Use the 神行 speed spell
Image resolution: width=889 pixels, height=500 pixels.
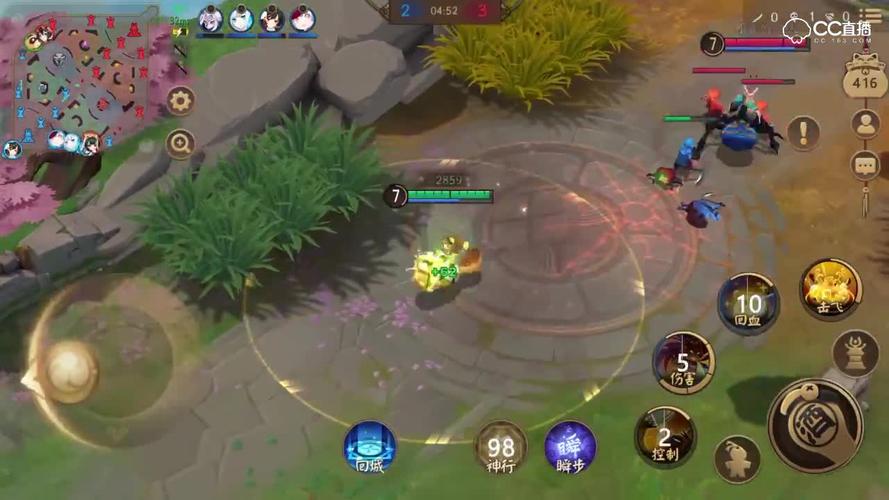point(501,446)
